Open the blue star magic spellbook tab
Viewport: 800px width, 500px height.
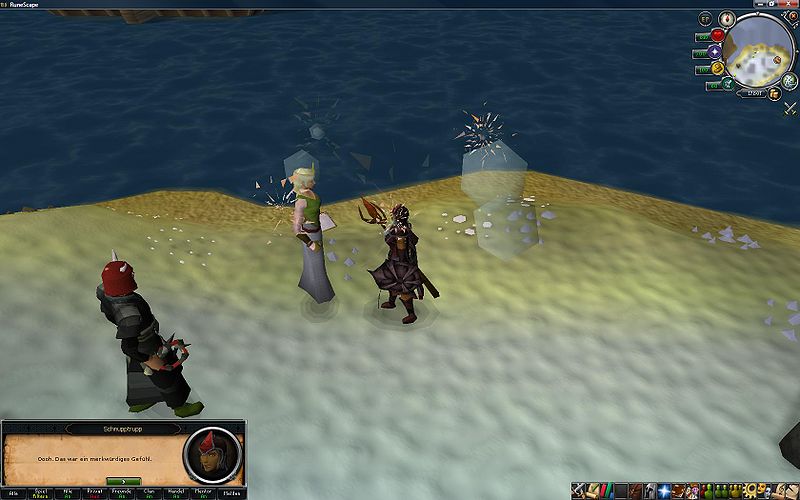point(664,491)
